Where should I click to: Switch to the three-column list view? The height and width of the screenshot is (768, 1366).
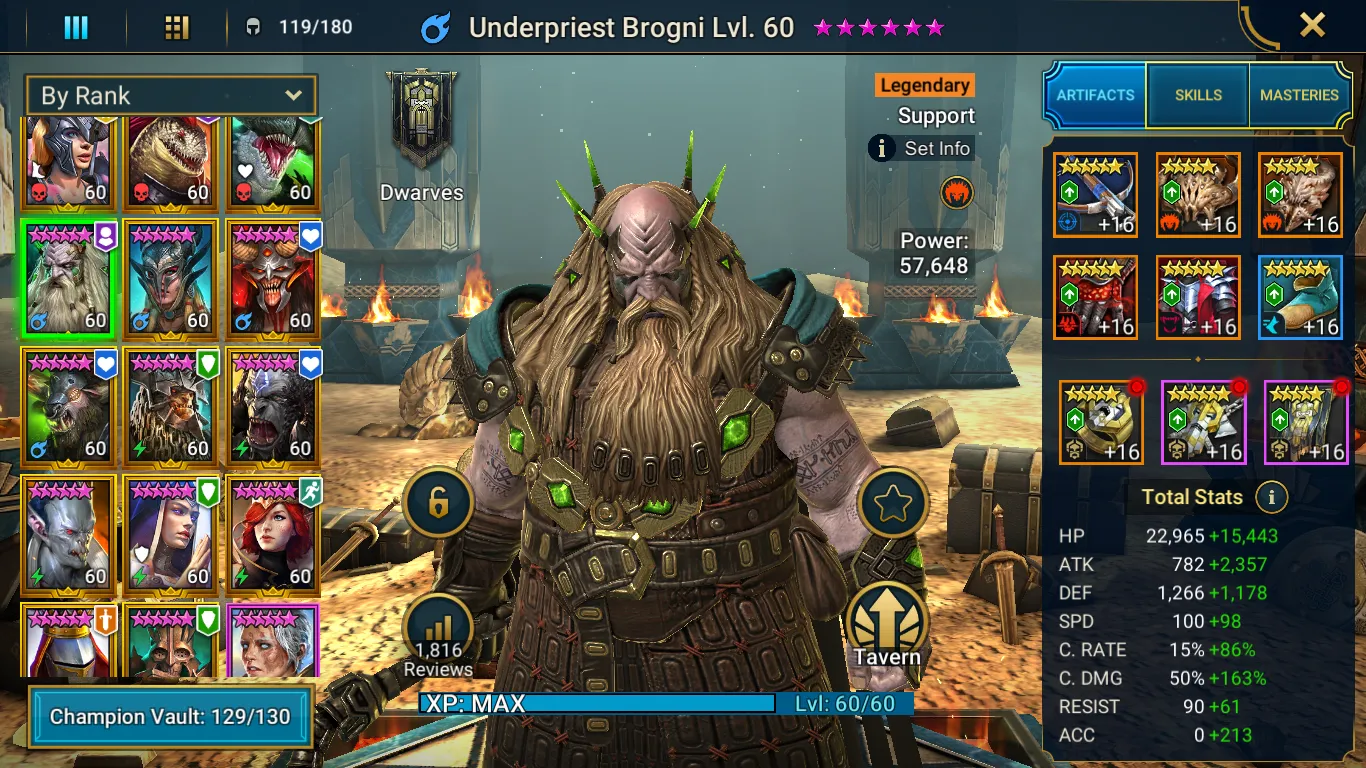[x=76, y=27]
